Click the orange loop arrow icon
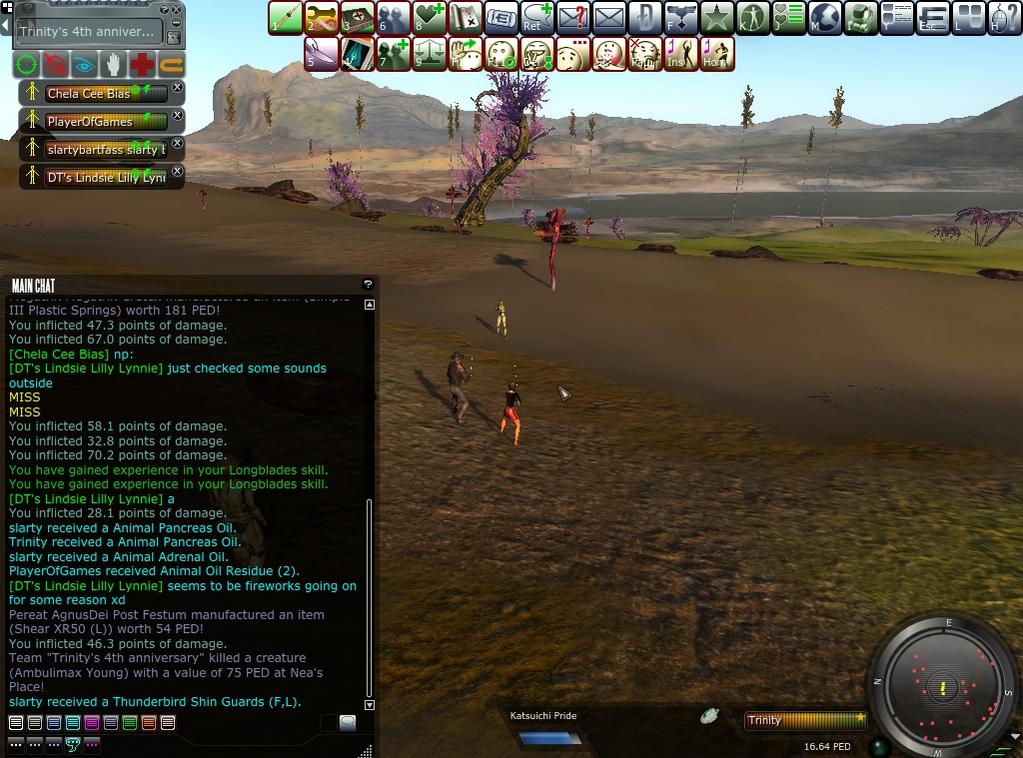Screen dimensions: 1023x758 [x=172, y=65]
